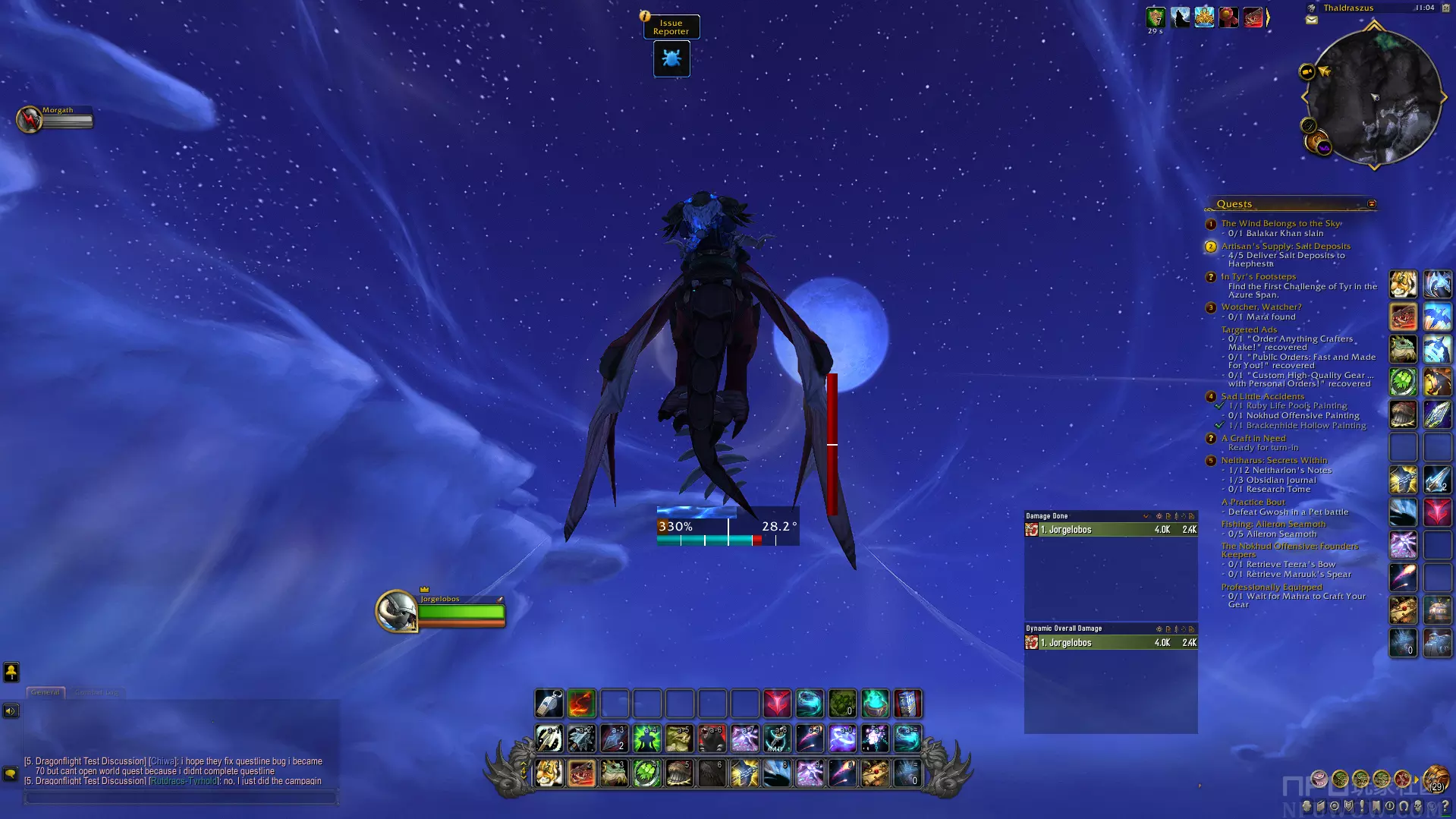Switch to the General chat tab

pyautogui.click(x=46, y=692)
